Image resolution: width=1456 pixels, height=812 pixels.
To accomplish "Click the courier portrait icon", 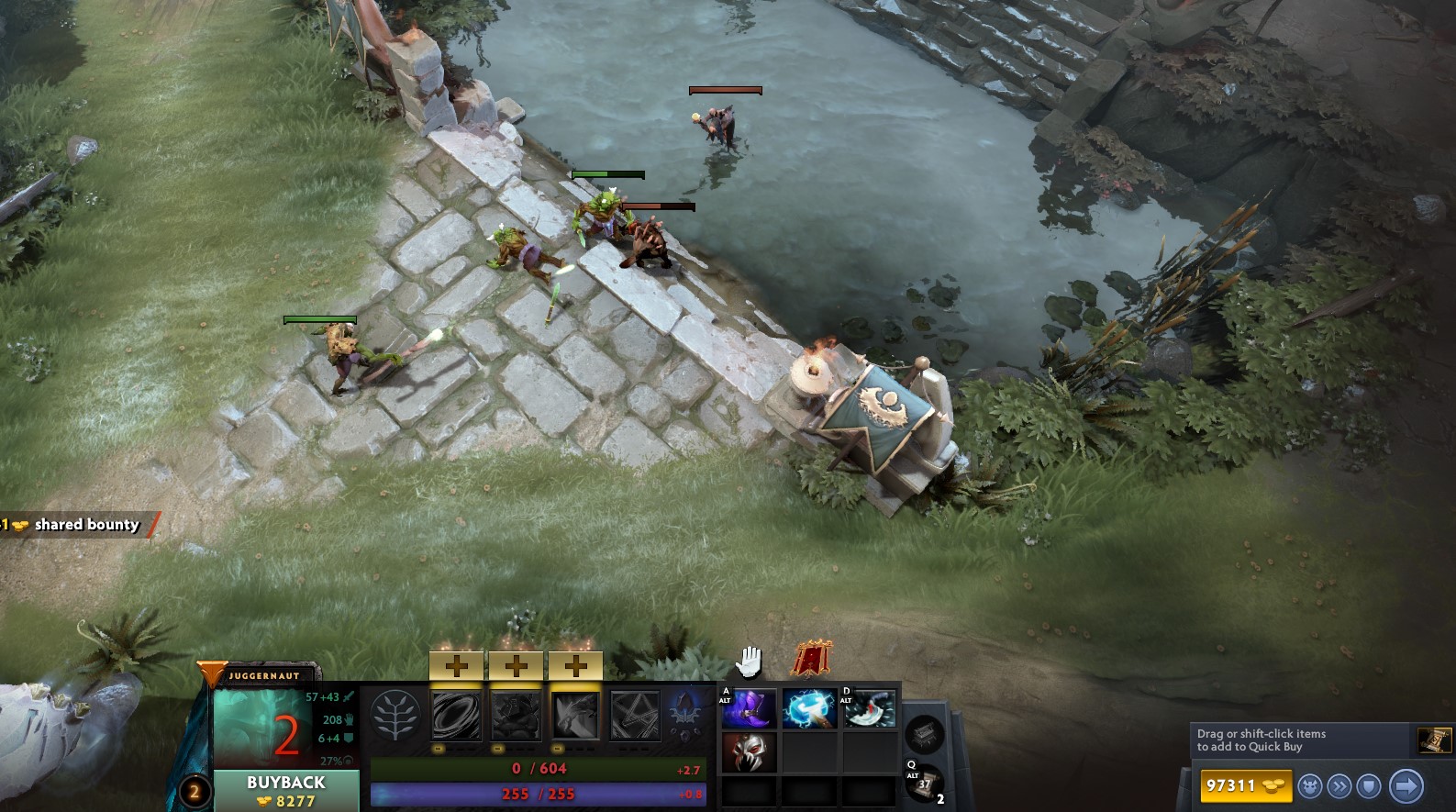I will pyautogui.click(x=1309, y=786).
